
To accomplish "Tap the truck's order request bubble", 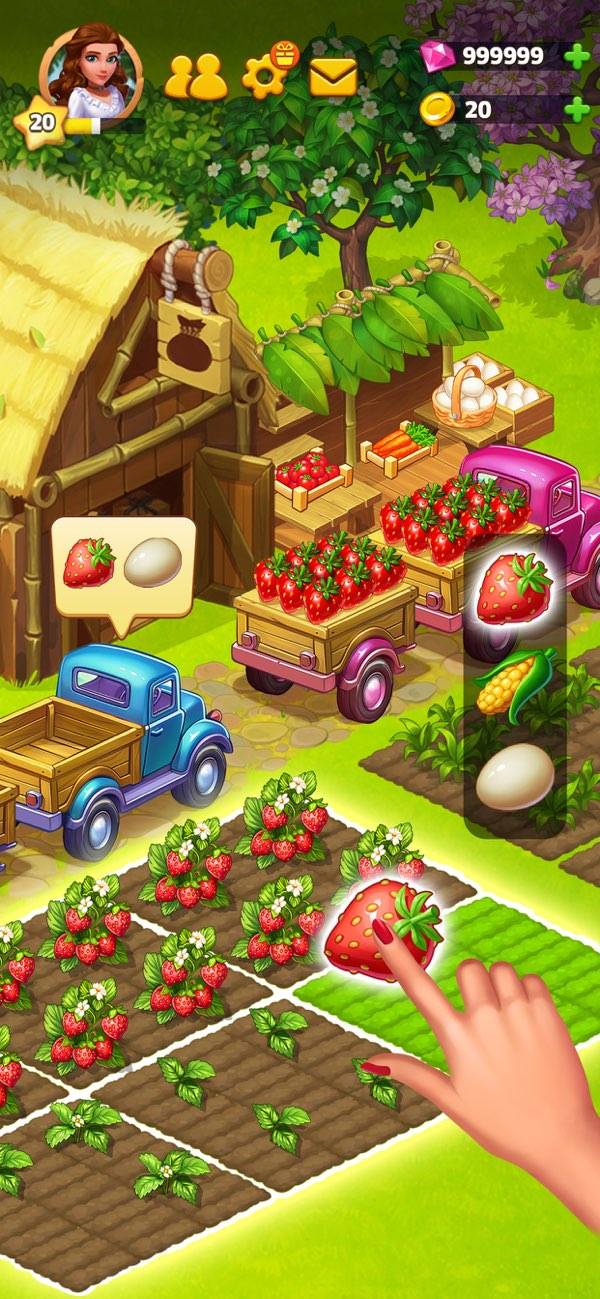I will 123,566.
